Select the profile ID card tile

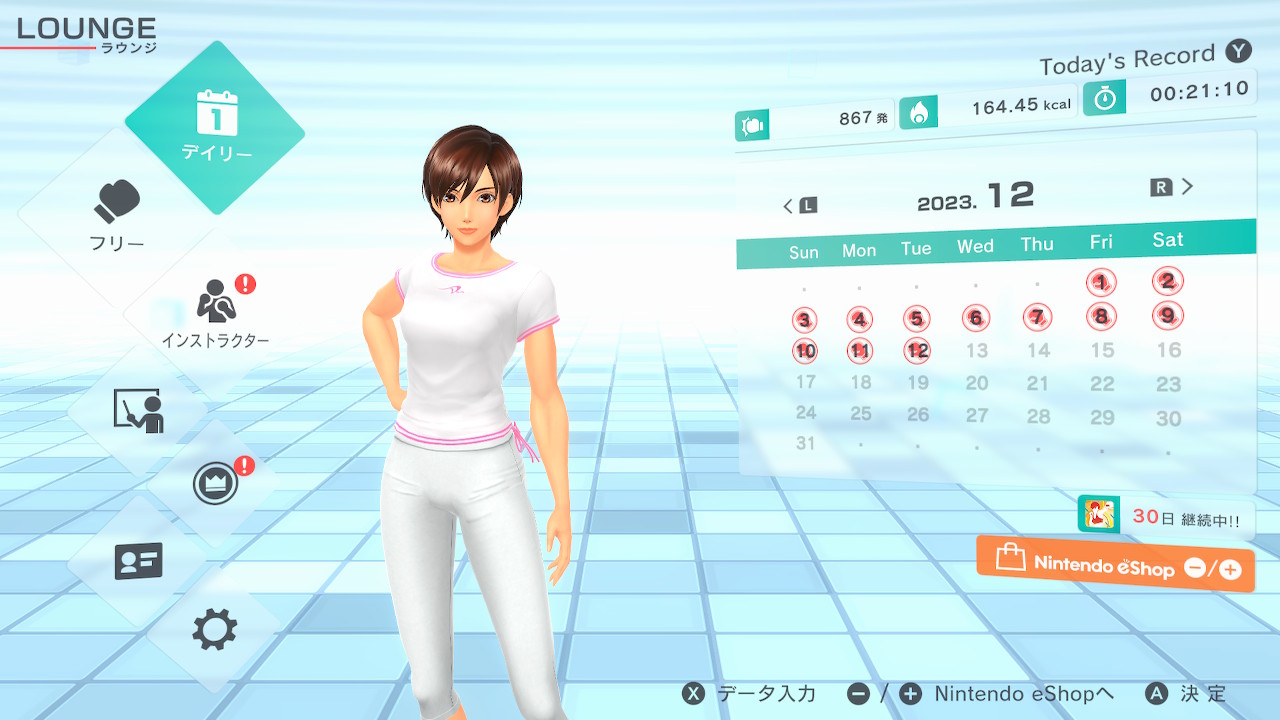point(138,560)
